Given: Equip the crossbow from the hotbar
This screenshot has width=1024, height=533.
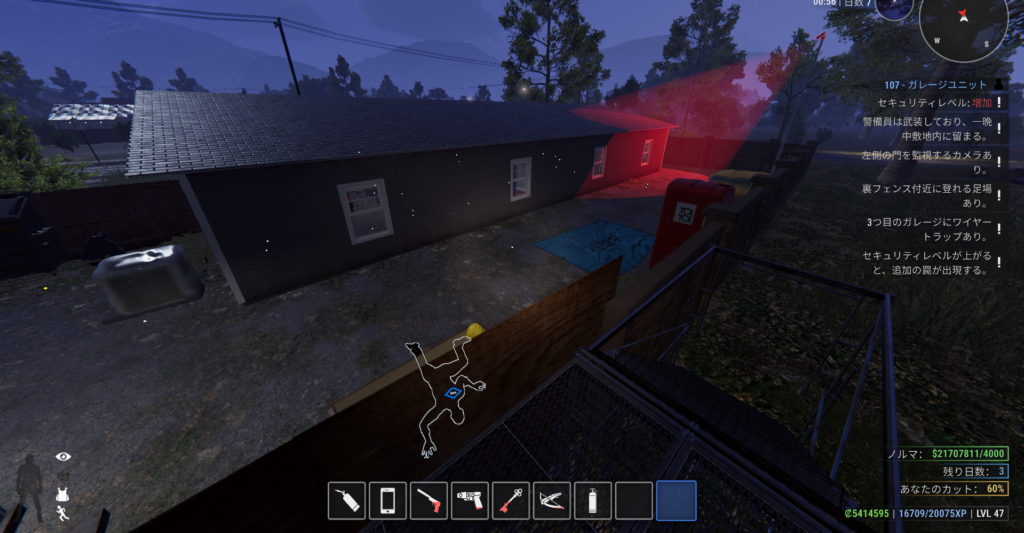Looking at the screenshot, I should click(x=552, y=500).
